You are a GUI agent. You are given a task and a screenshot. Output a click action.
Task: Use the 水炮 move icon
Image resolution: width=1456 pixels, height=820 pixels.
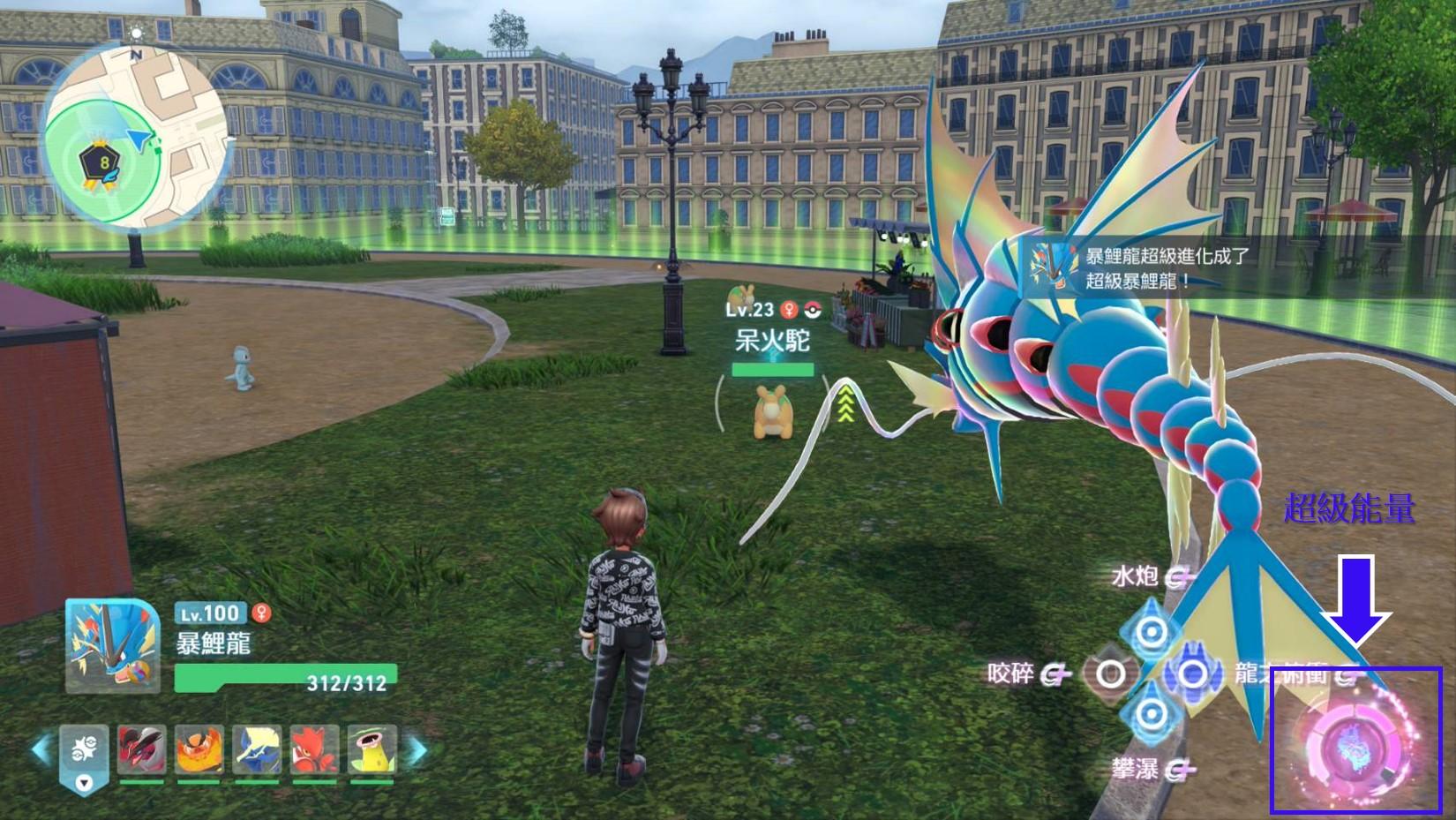tap(1151, 632)
